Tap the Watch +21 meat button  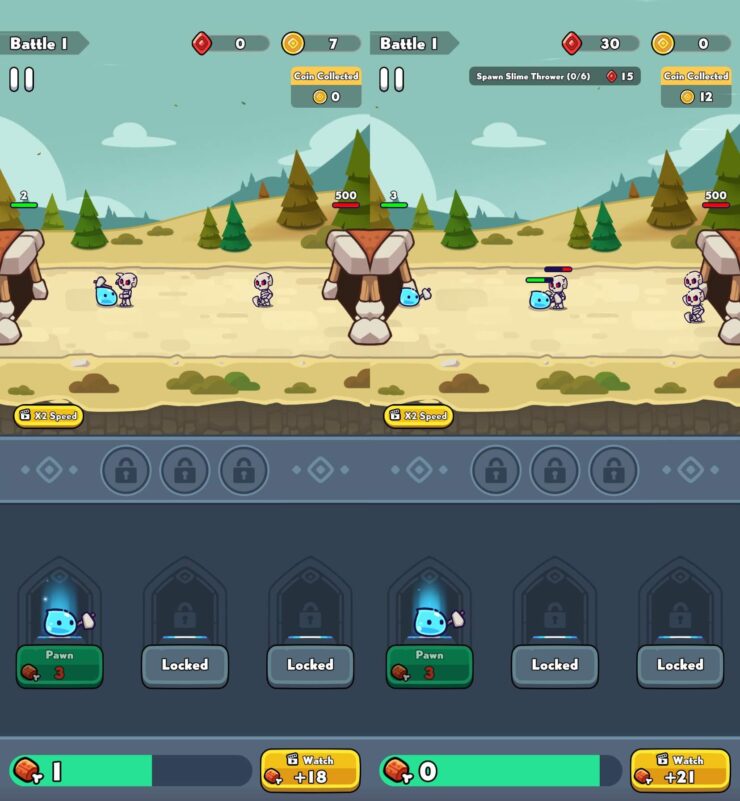pyautogui.click(x=680, y=770)
